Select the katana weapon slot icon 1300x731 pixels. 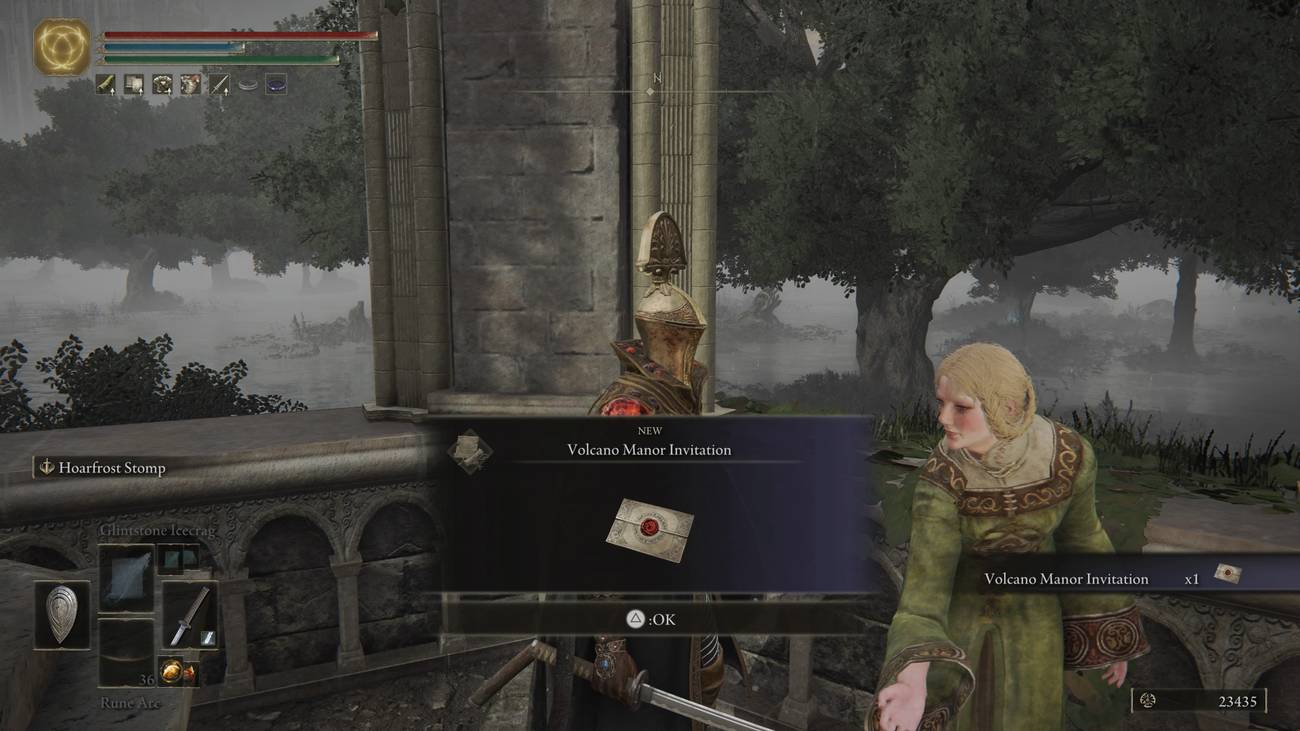[x=189, y=612]
